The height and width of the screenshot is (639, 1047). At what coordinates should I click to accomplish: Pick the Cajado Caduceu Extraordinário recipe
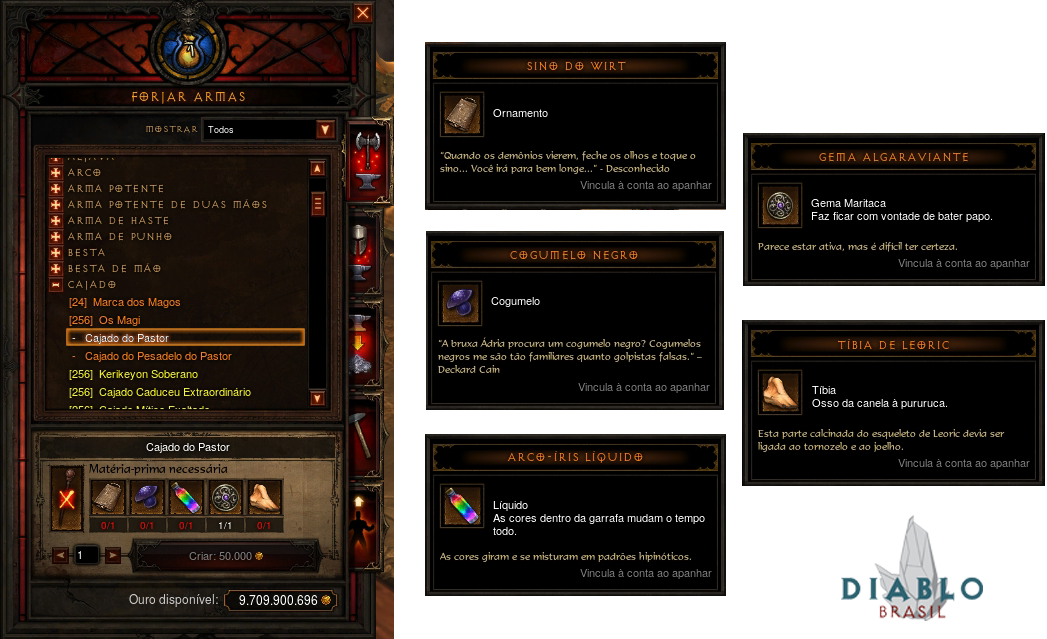(x=160, y=392)
